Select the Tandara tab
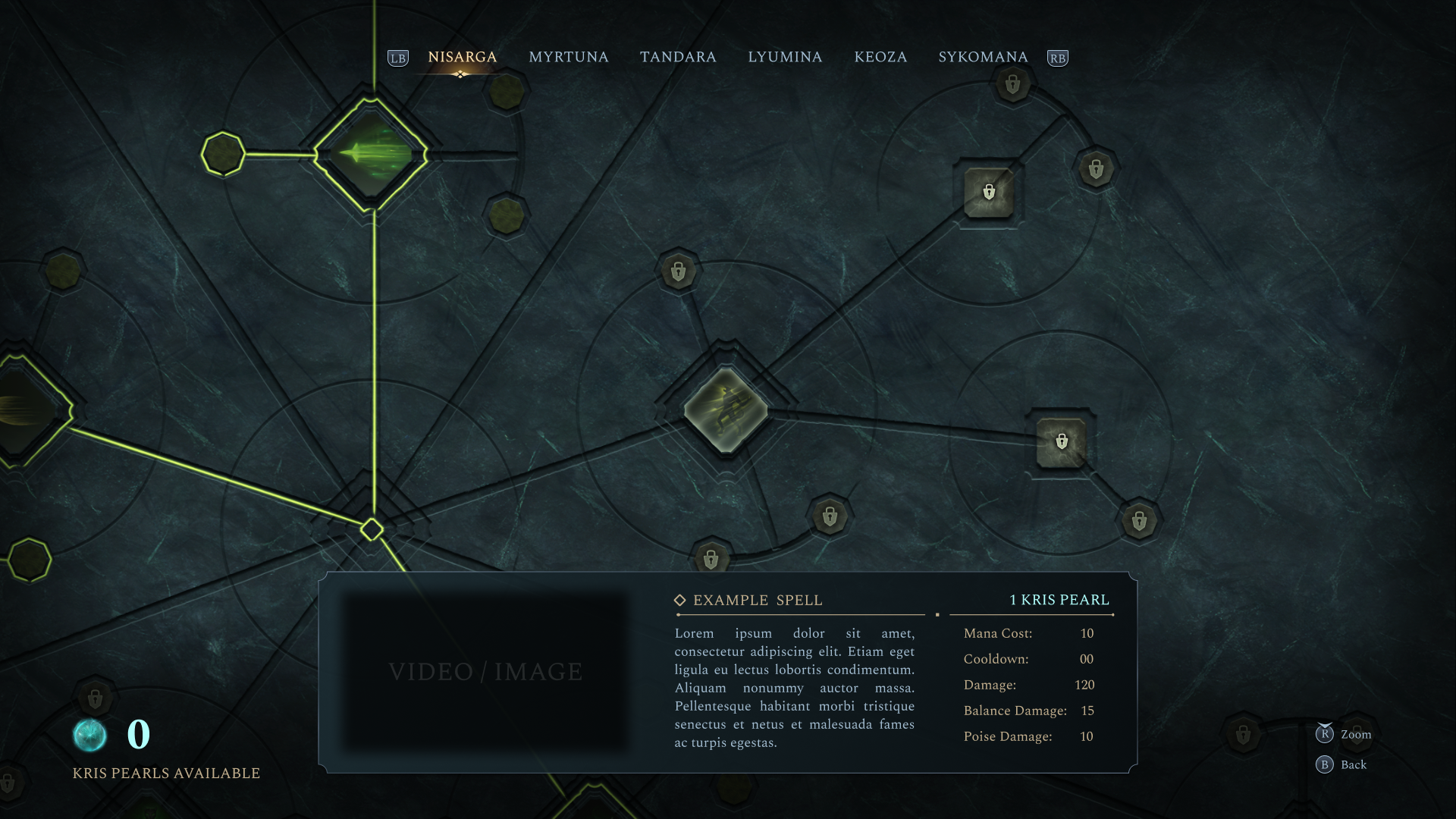Viewport: 1456px width, 819px height. (678, 58)
